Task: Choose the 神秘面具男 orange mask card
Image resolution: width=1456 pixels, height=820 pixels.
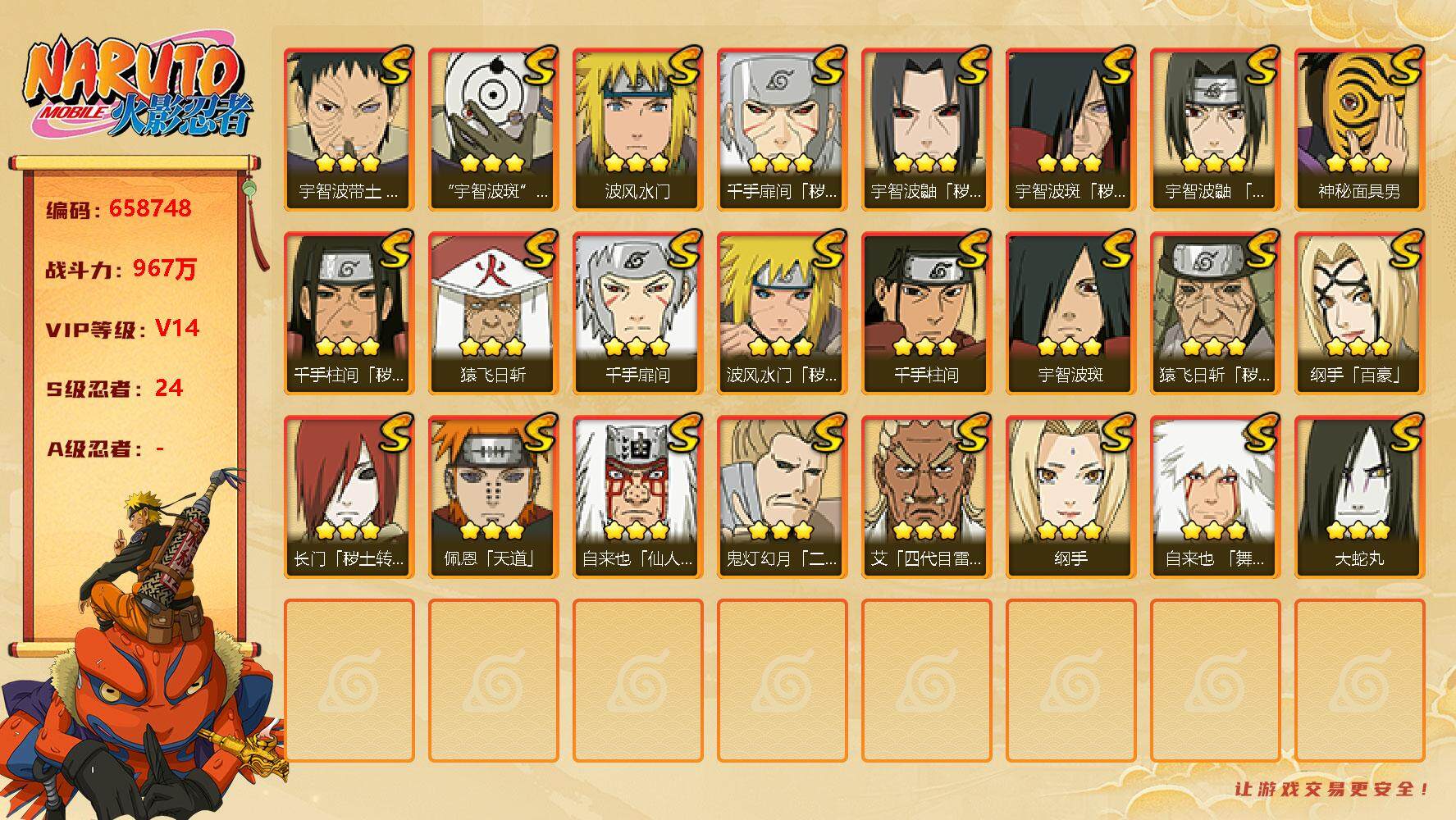Action: (x=1359, y=130)
